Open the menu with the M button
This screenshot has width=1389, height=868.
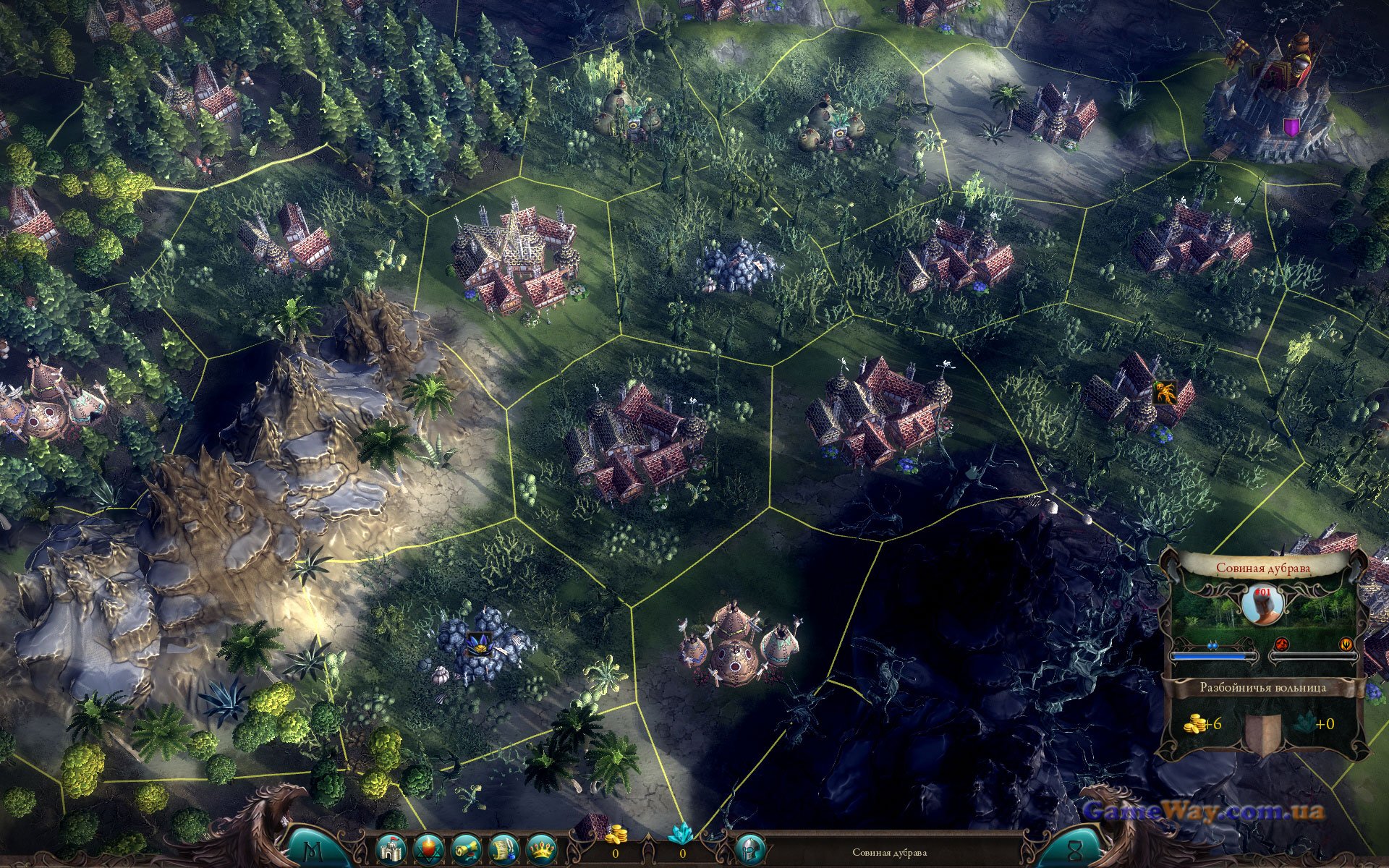point(315,849)
